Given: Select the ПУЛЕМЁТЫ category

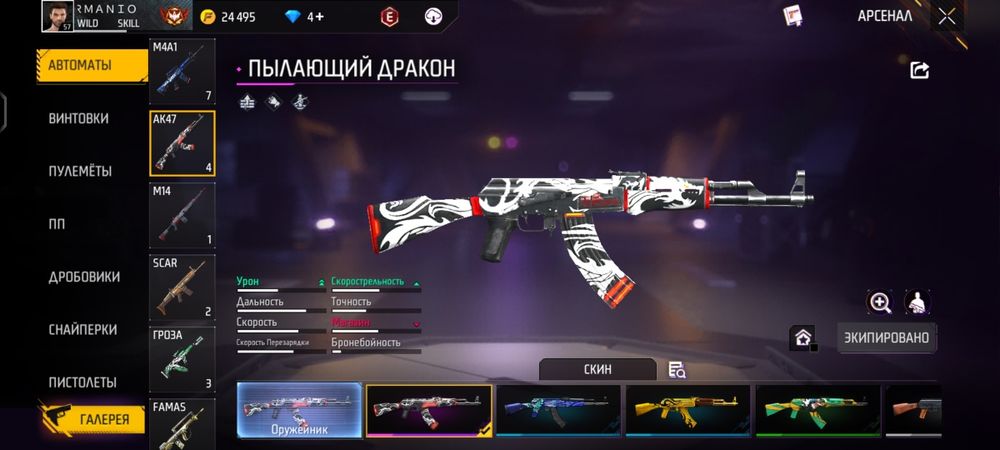Looking at the screenshot, I should pyautogui.click(x=80, y=171).
